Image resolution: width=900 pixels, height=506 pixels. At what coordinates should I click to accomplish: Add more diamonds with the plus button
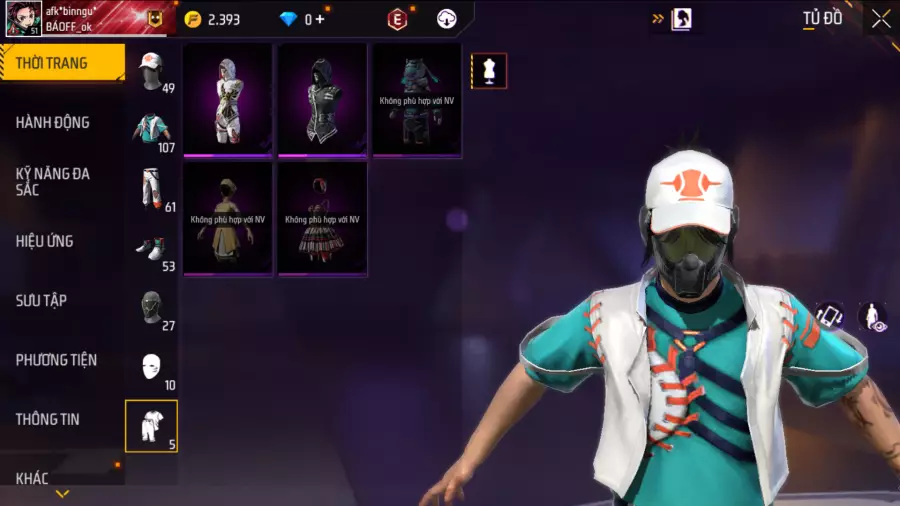point(320,19)
